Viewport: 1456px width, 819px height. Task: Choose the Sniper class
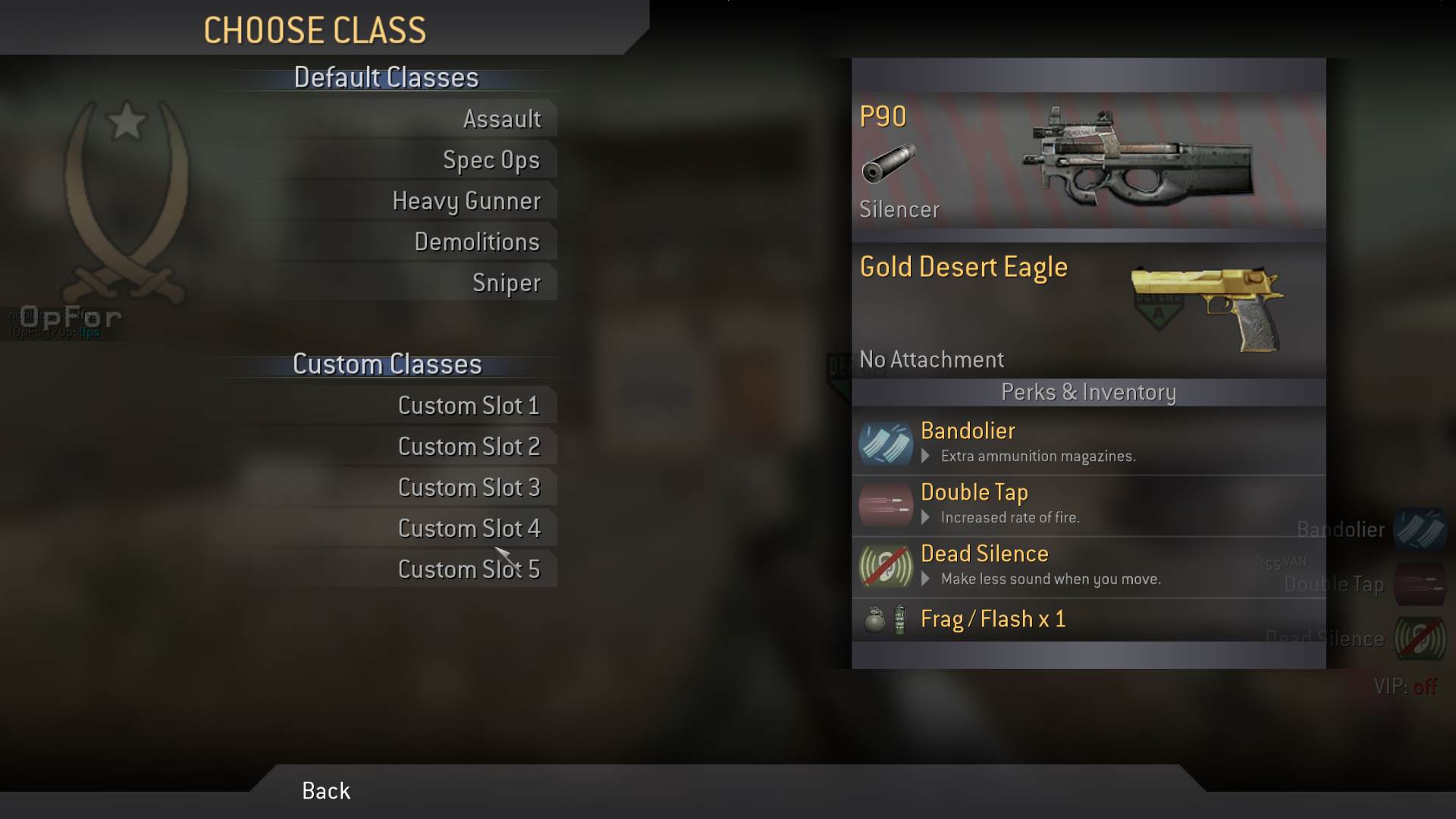click(x=506, y=283)
